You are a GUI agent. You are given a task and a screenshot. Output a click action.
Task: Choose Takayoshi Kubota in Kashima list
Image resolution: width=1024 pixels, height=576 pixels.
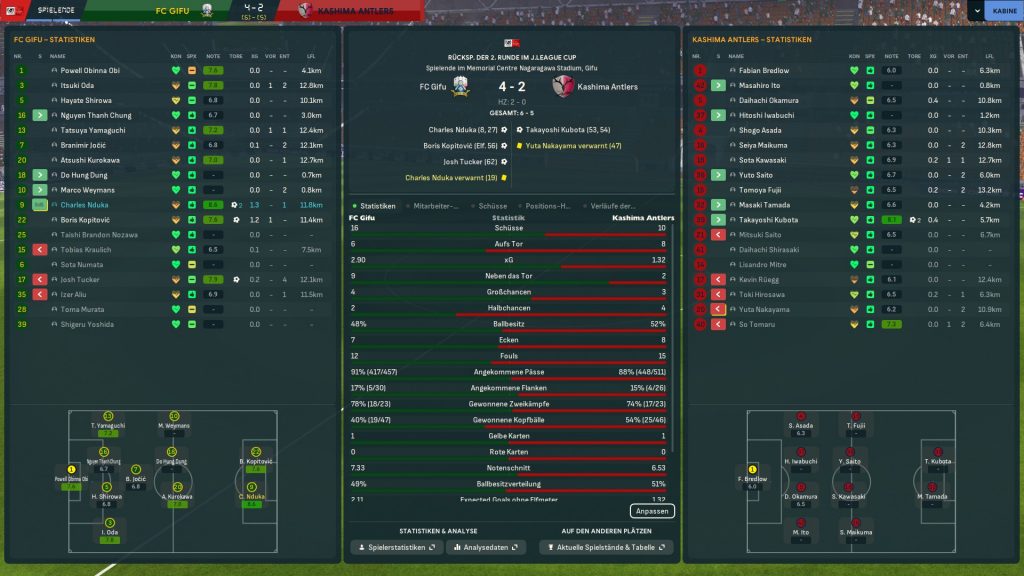[769, 220]
